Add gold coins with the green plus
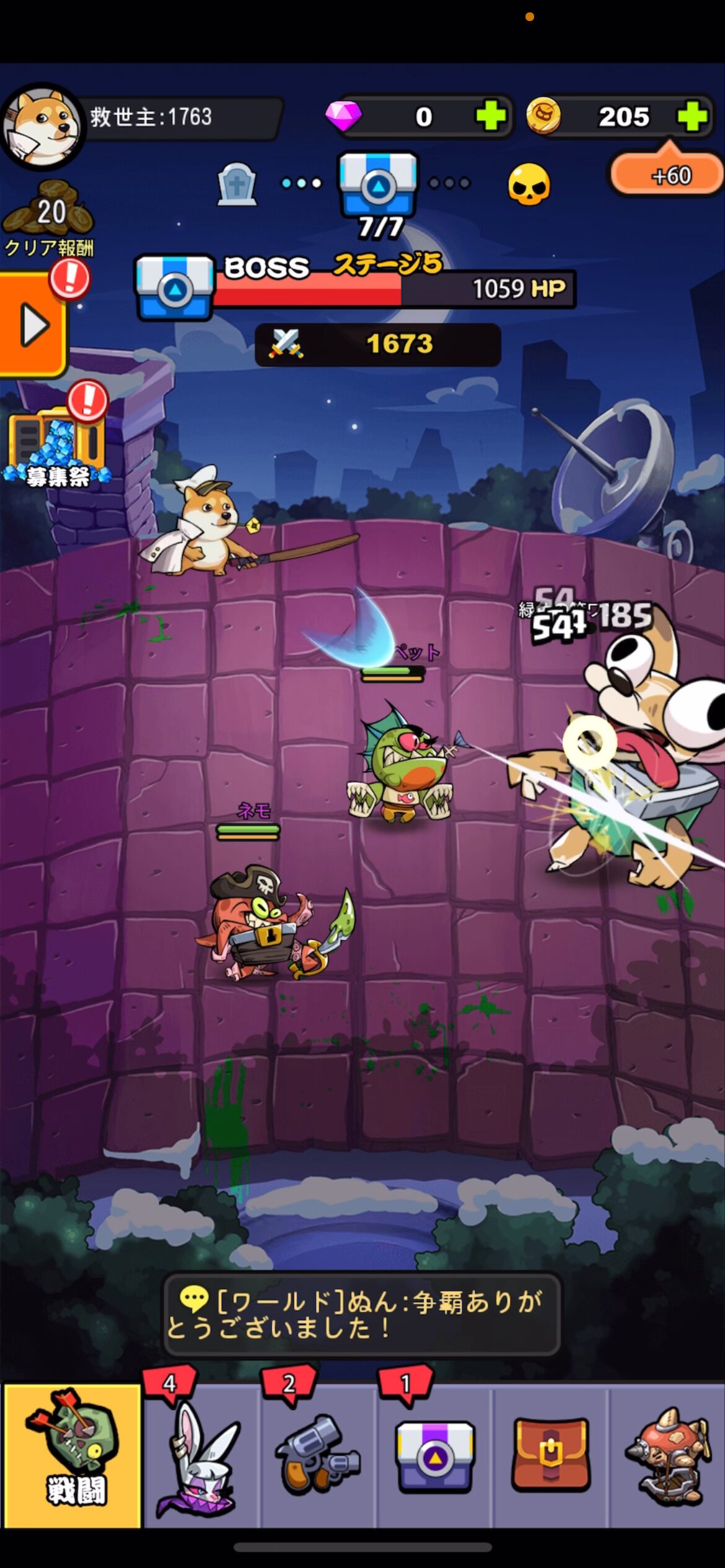 [692, 116]
